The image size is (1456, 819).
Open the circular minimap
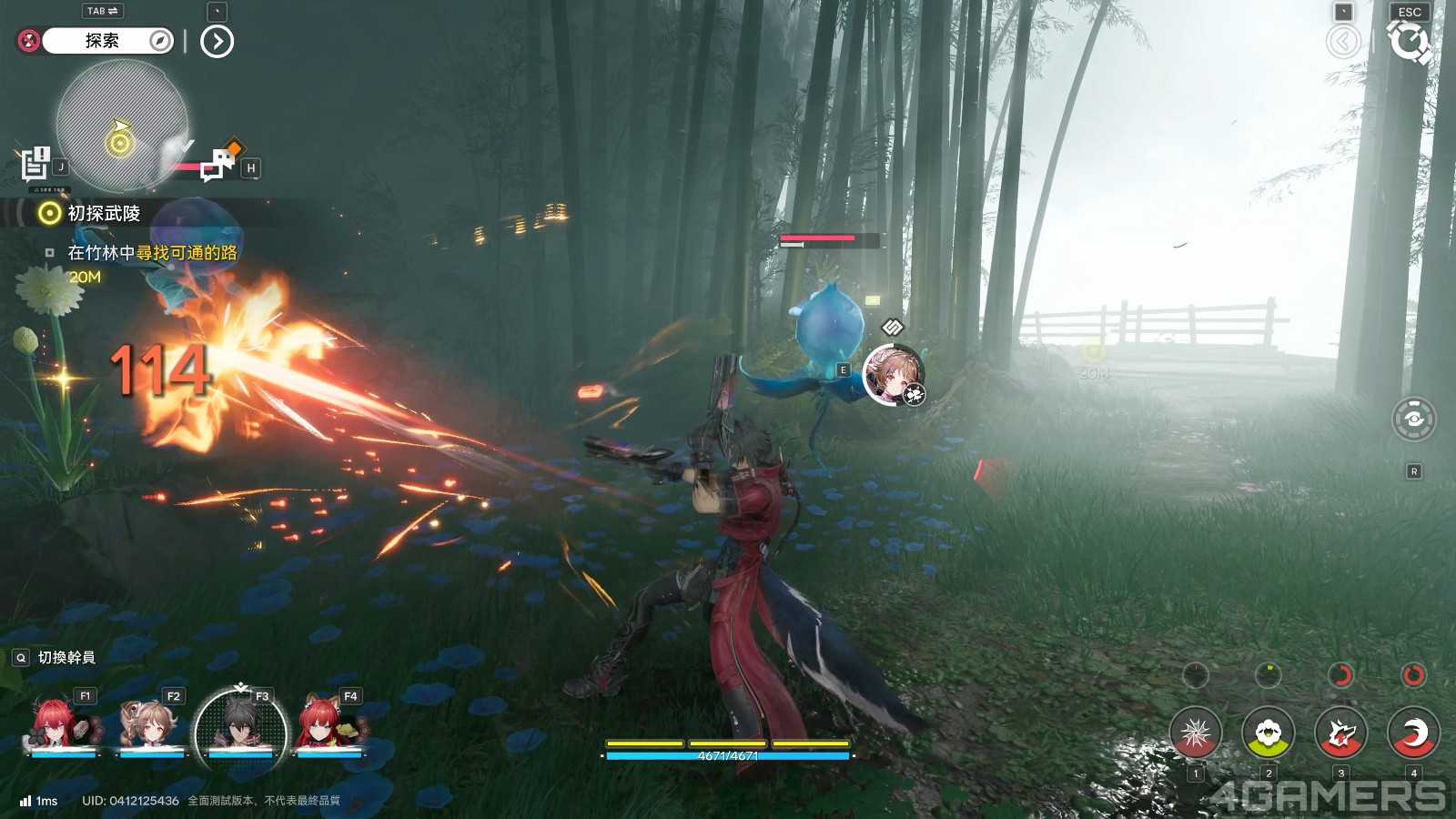[122, 126]
